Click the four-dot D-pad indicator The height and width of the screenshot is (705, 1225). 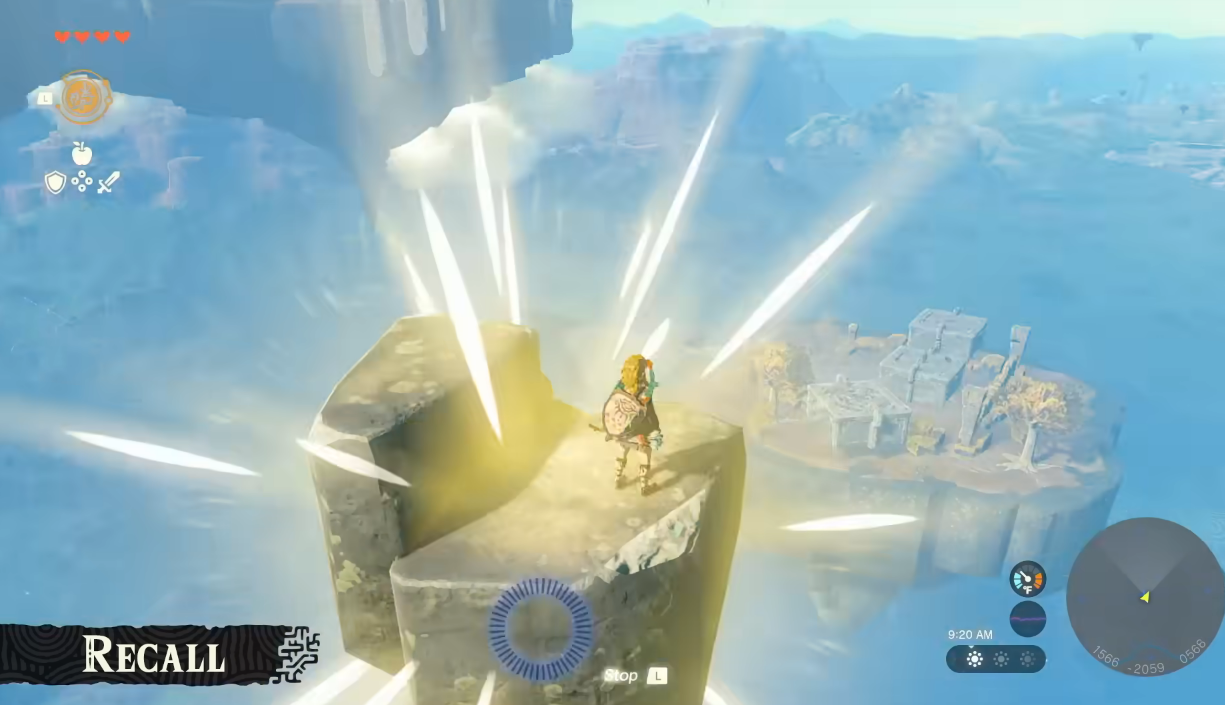click(x=82, y=182)
